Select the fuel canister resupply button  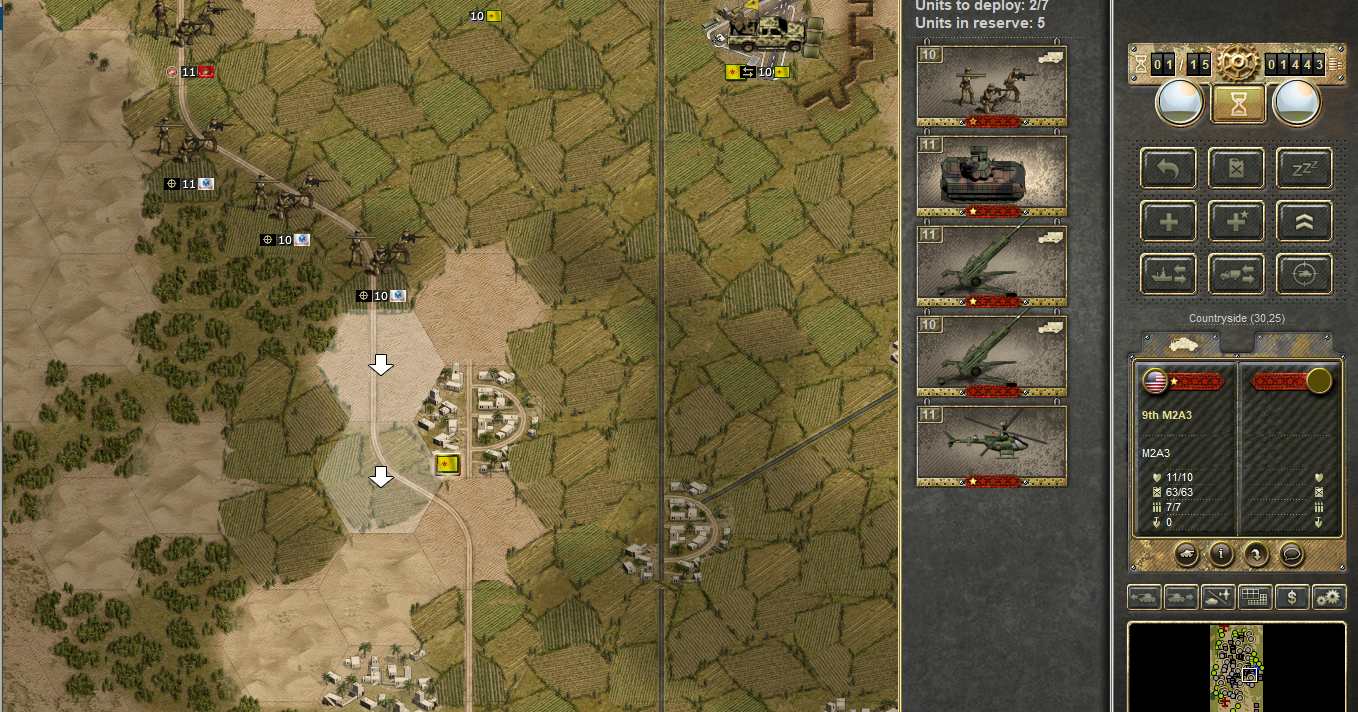tap(1237, 169)
